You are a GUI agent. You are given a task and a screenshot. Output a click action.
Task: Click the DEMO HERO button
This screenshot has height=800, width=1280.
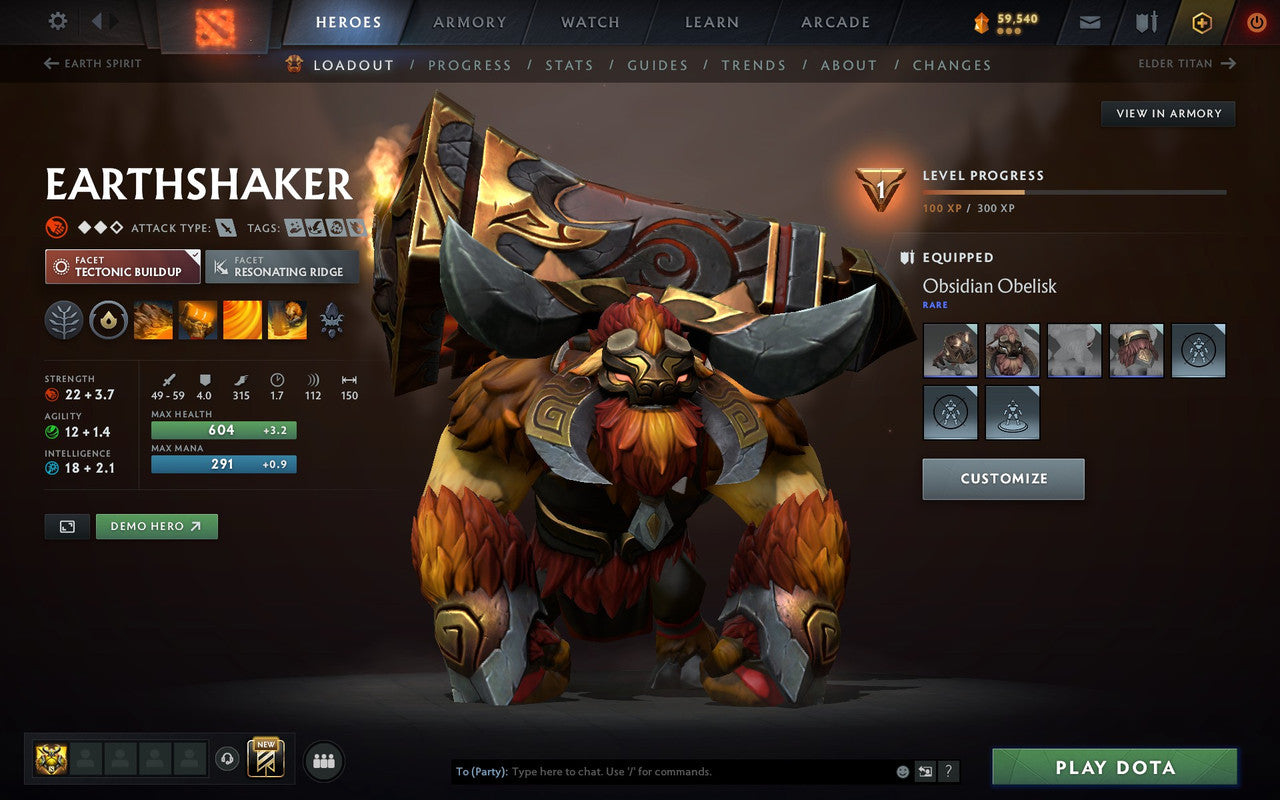click(x=156, y=526)
